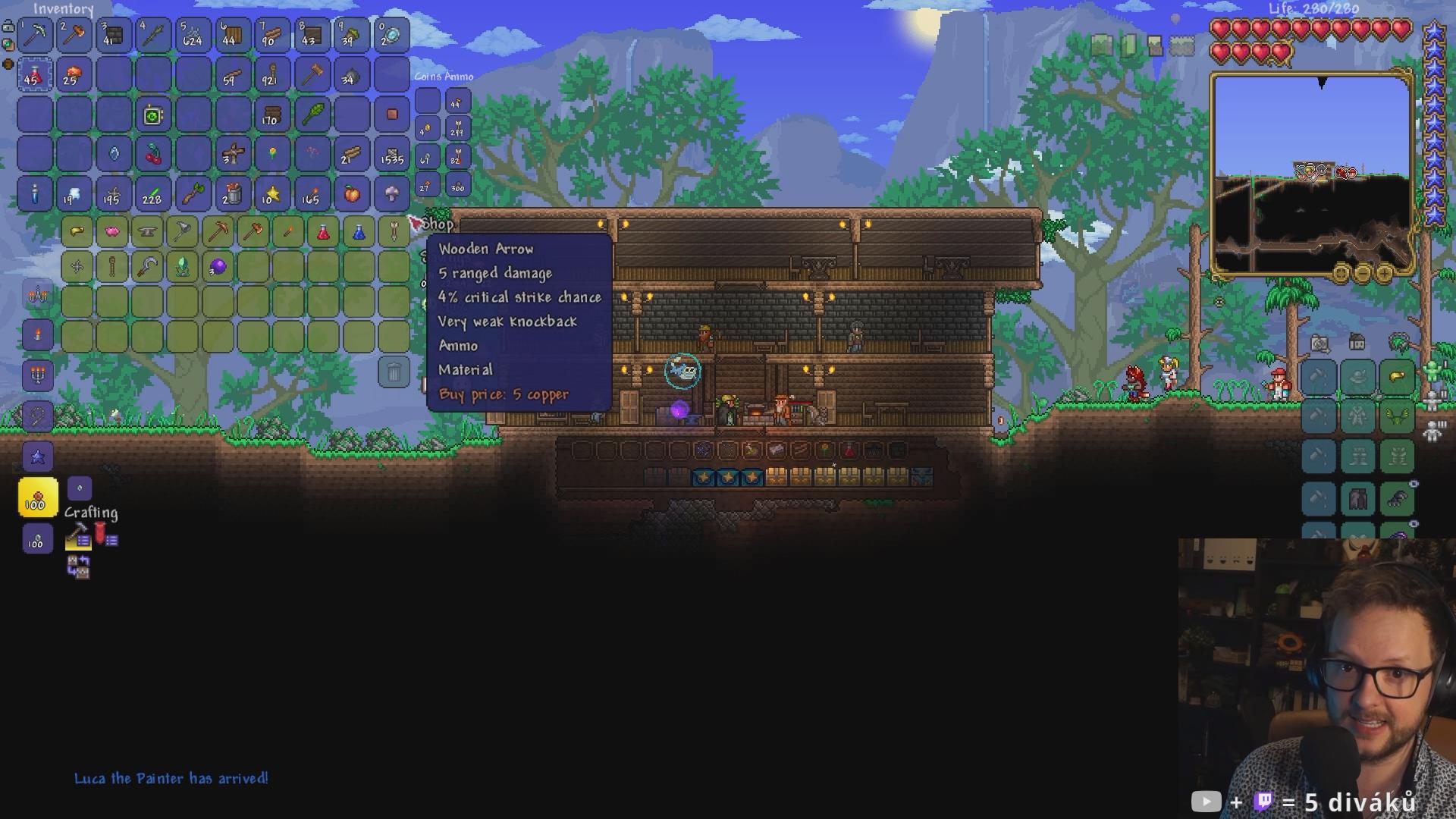Click the fallen star stack in inventory
Image resolution: width=1456 pixels, height=819 pixels.
pyautogui.click(x=271, y=194)
